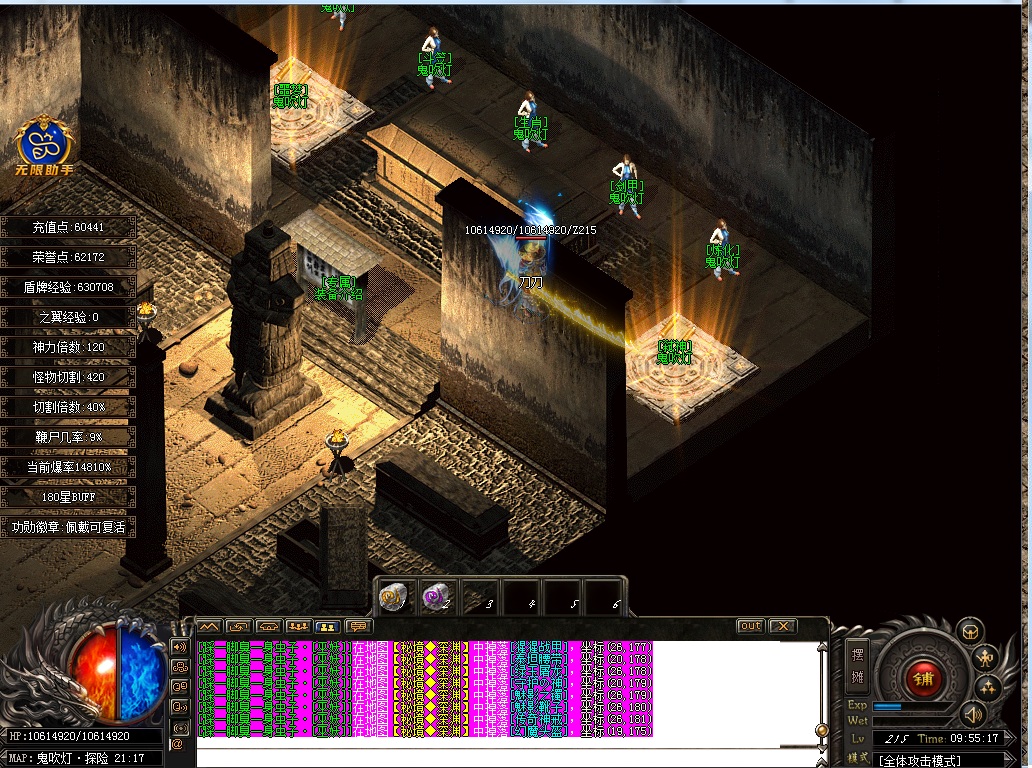Use the purple scroll in hotbar slot 2
The image size is (1032, 768).
435,597
